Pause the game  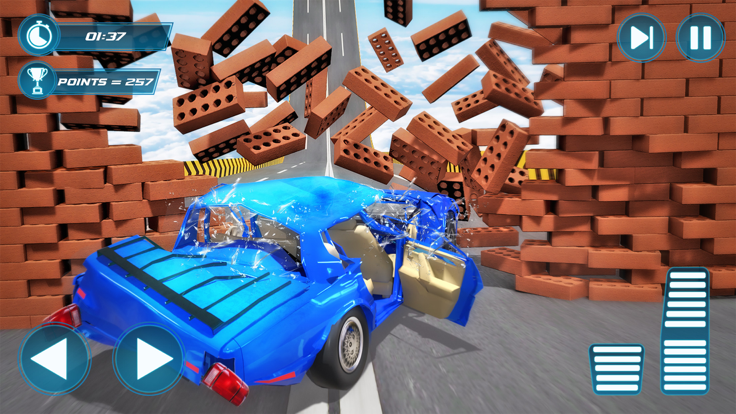[700, 39]
